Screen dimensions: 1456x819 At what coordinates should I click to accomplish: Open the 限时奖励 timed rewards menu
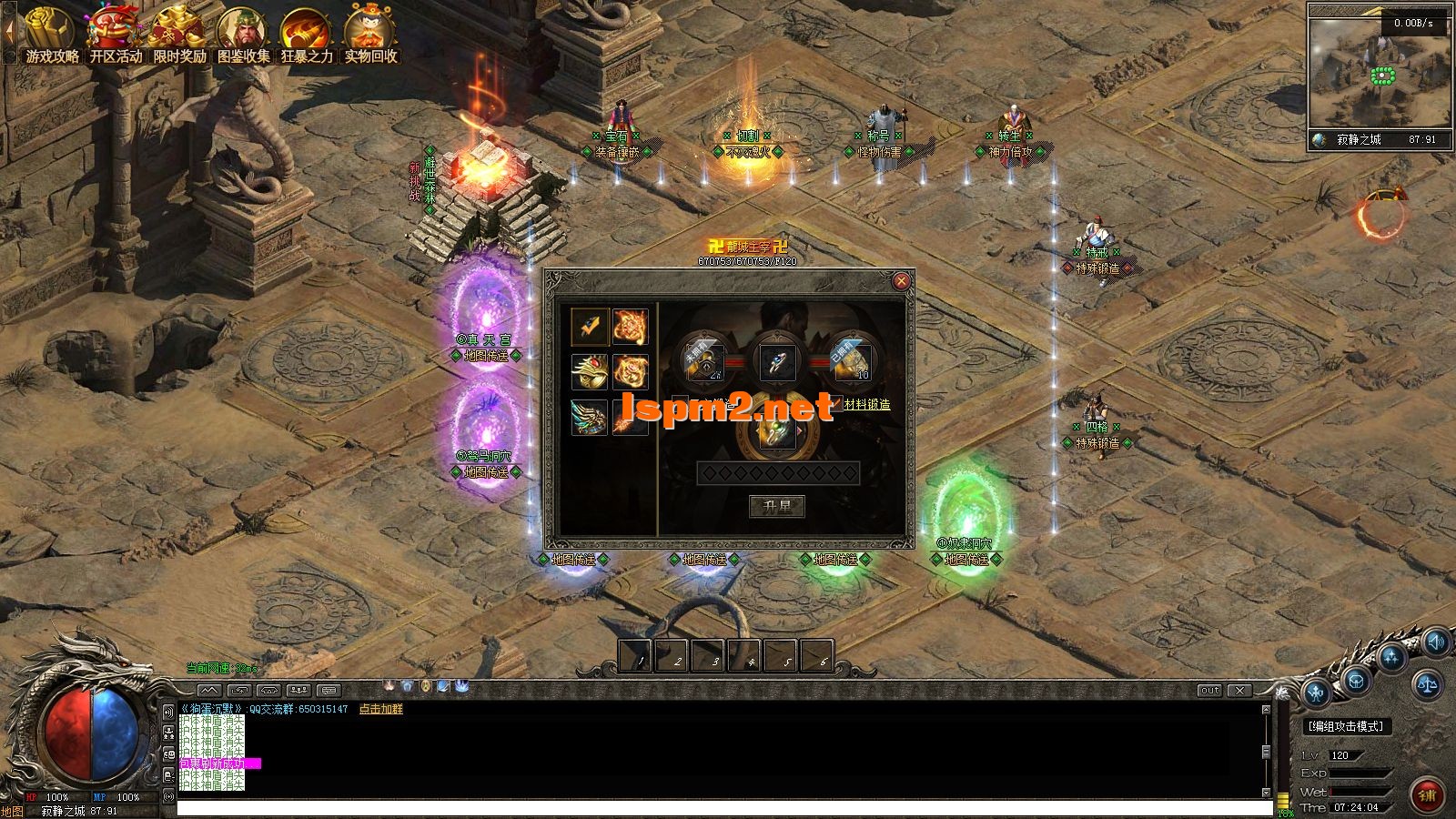coord(179,36)
